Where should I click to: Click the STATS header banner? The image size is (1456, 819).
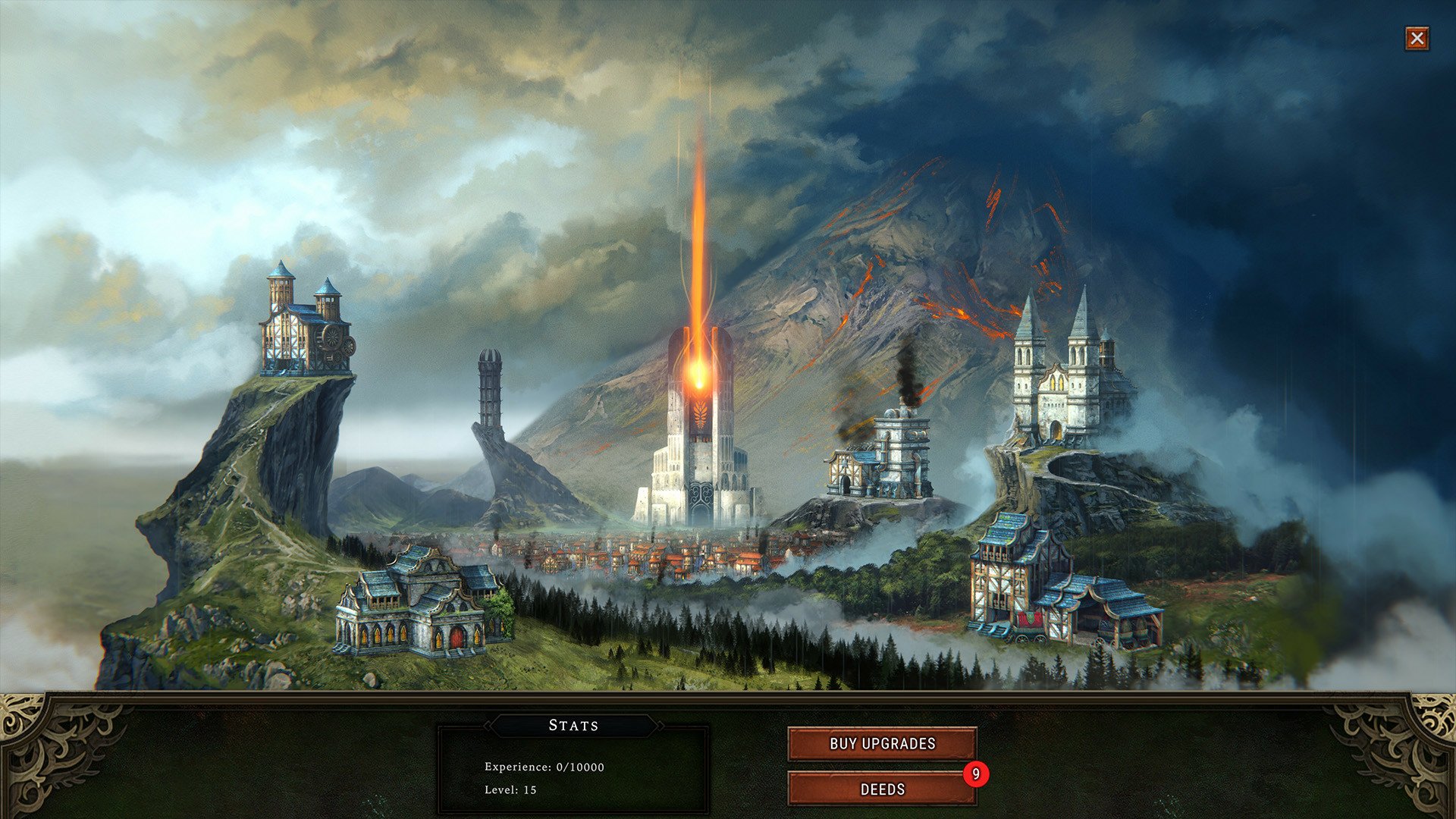[x=574, y=725]
